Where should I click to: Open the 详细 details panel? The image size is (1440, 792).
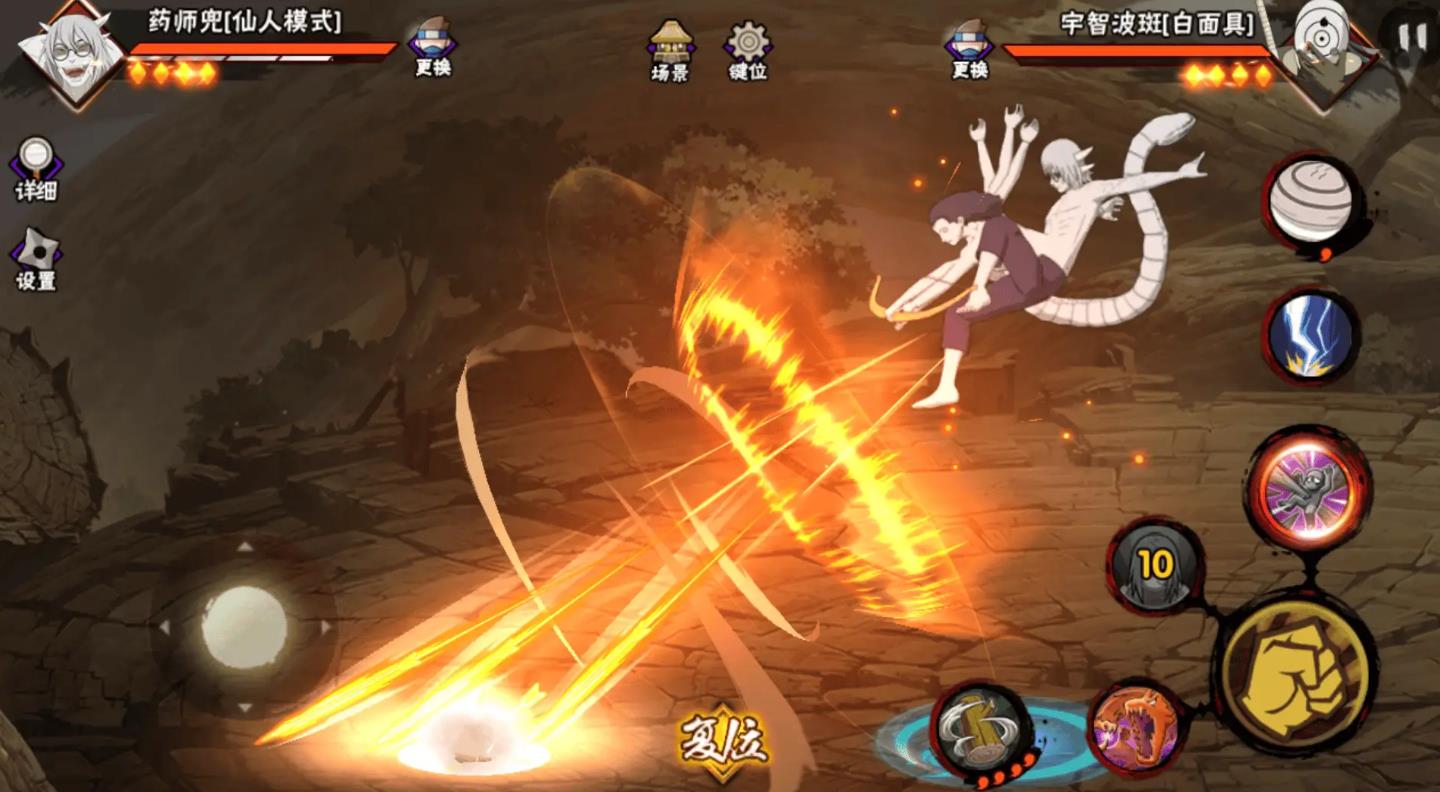pyautogui.click(x=36, y=168)
